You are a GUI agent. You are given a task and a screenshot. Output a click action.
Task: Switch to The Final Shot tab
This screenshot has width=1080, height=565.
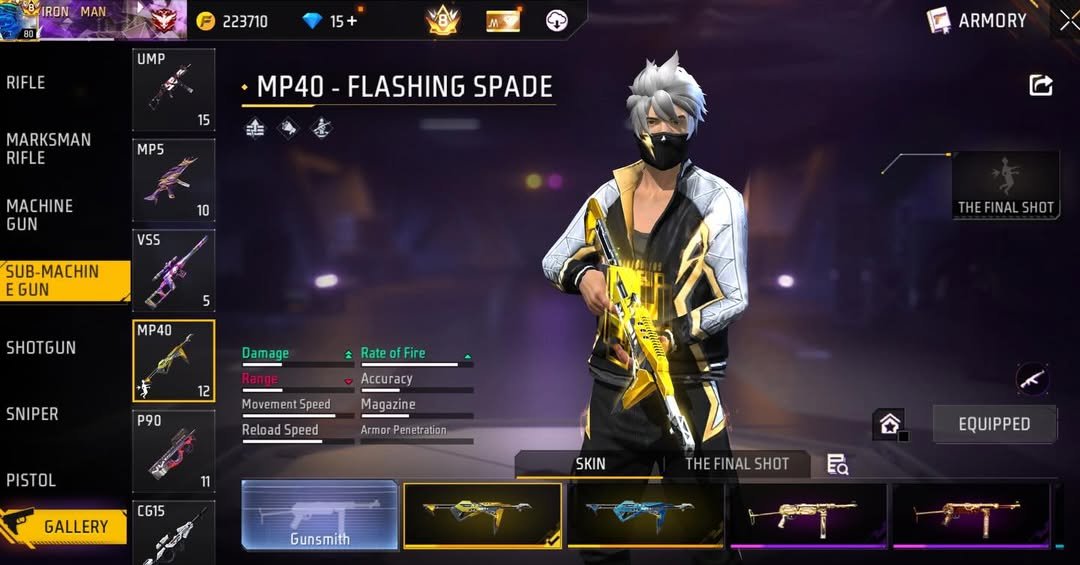tap(737, 464)
